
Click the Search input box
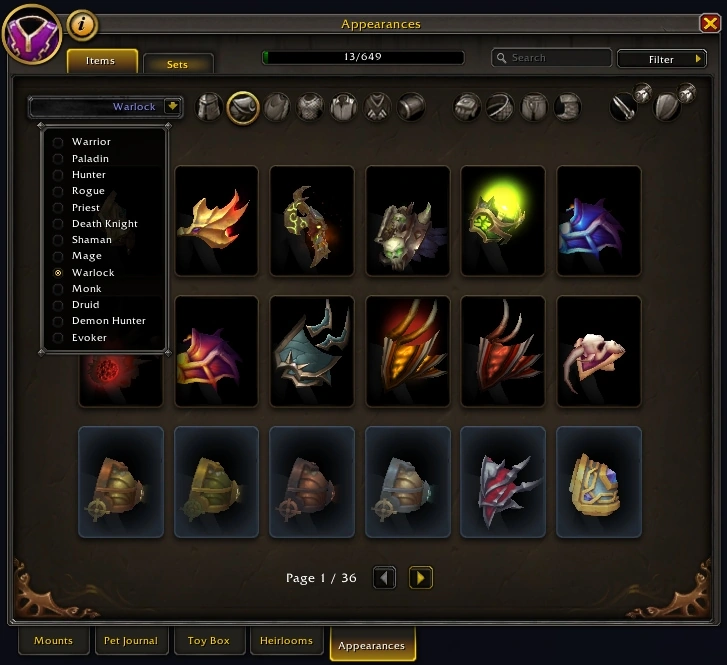point(552,58)
